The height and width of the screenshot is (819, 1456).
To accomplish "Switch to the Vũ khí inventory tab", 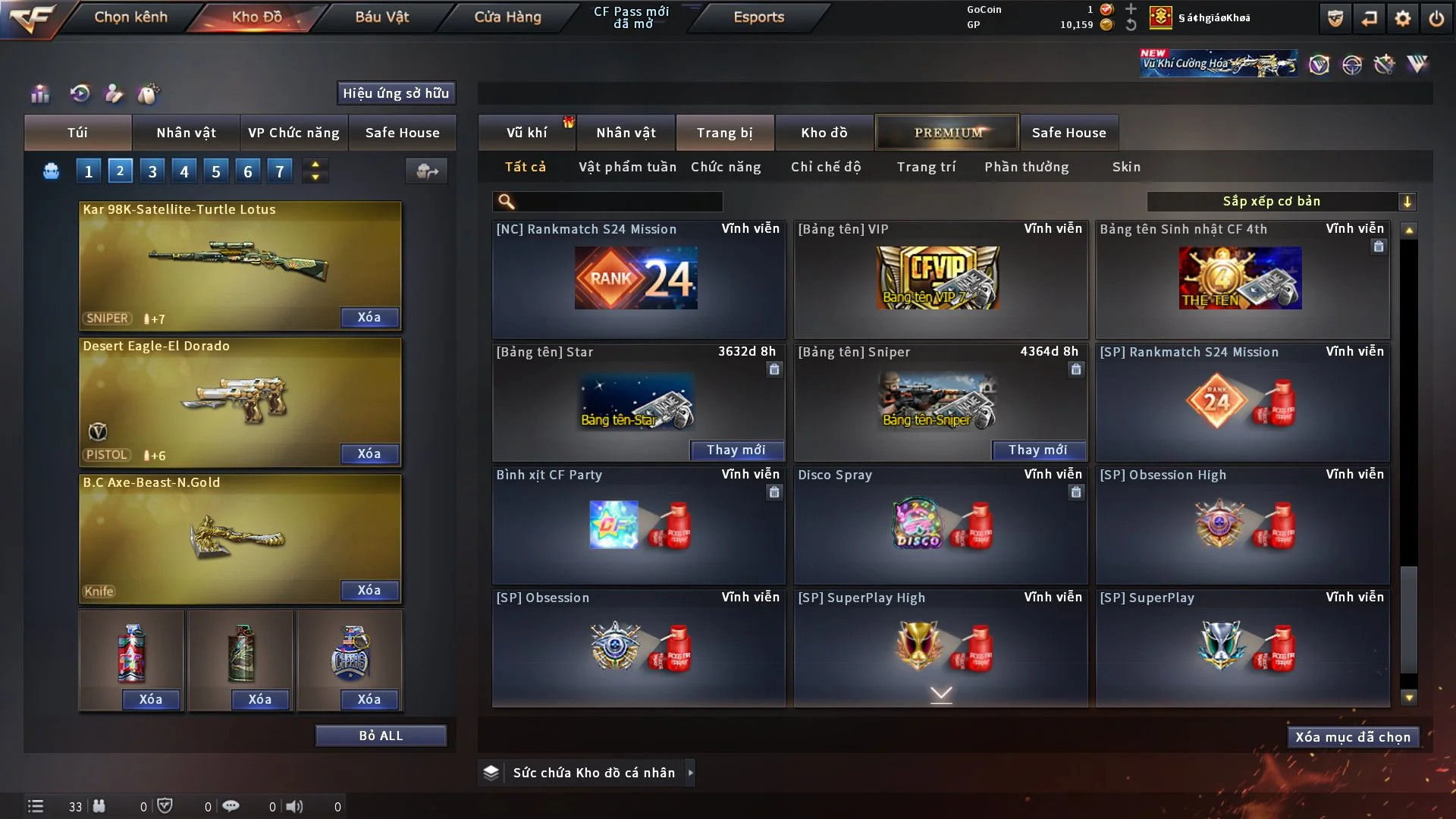I will [x=526, y=133].
